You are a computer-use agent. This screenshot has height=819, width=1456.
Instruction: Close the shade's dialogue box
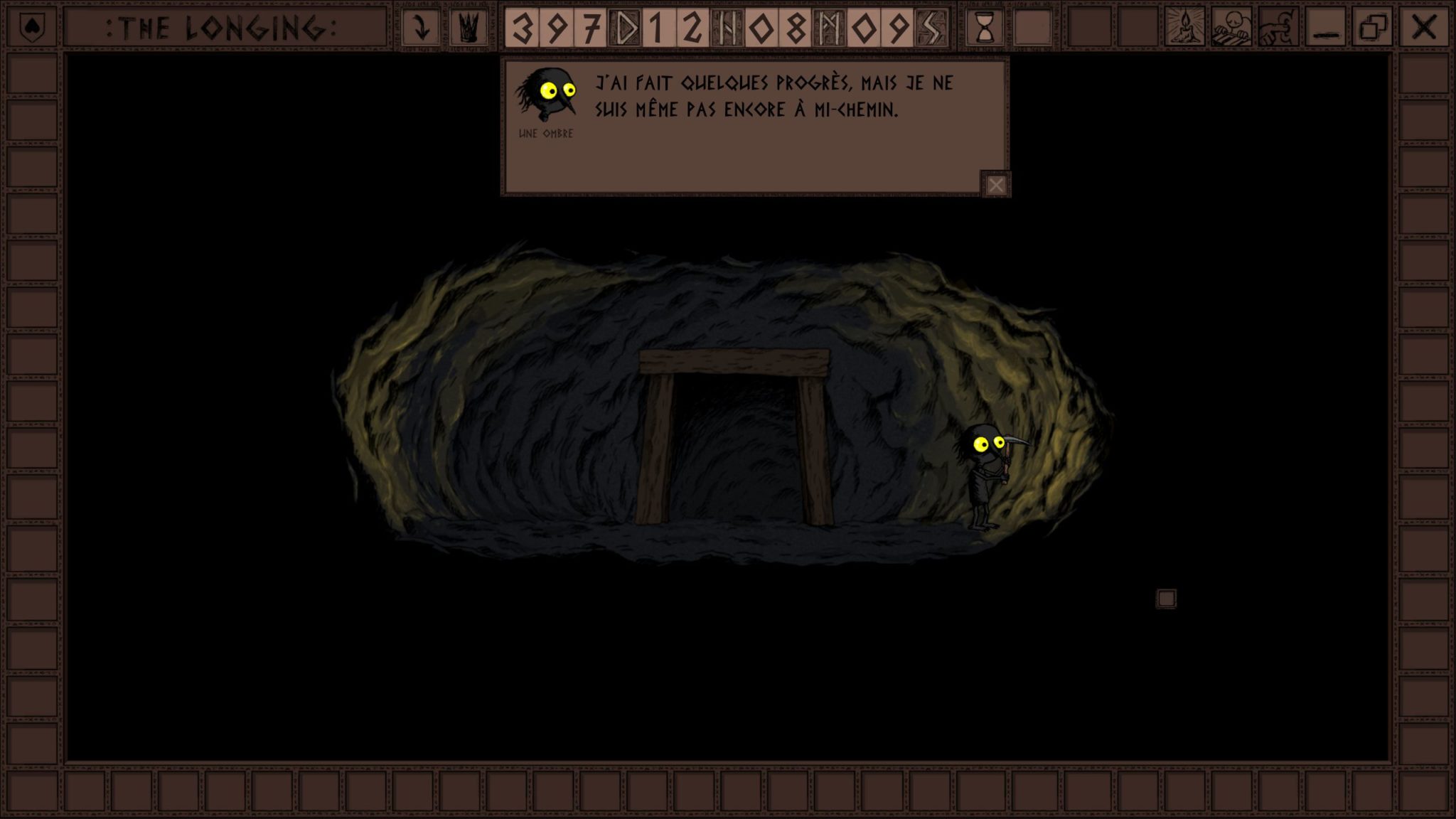click(995, 185)
